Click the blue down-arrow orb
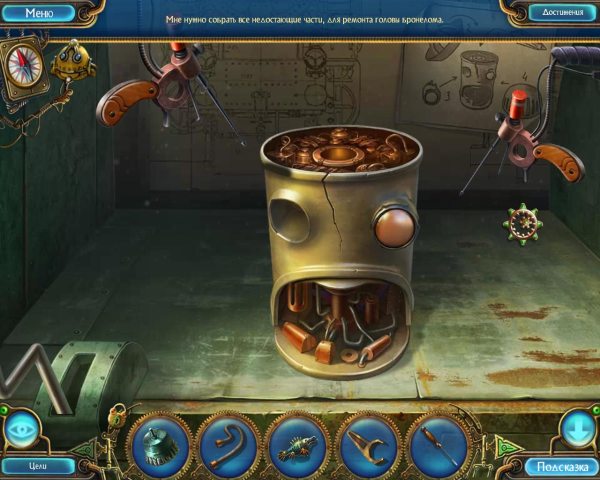 tap(580, 429)
